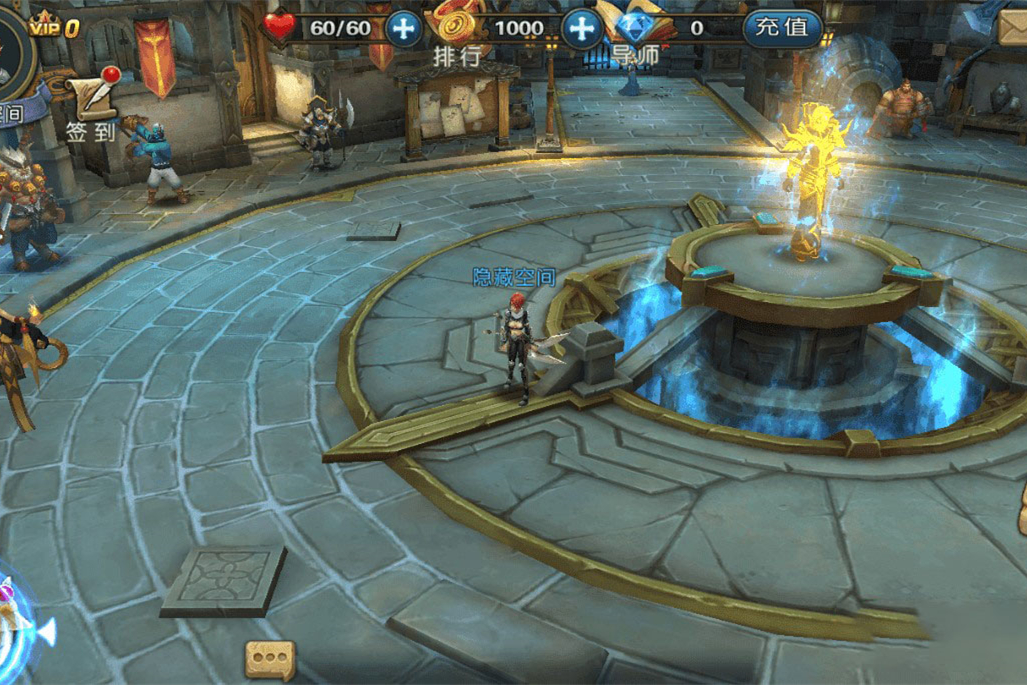
Task: Open the chat speech bubble
Action: pyautogui.click(x=271, y=659)
